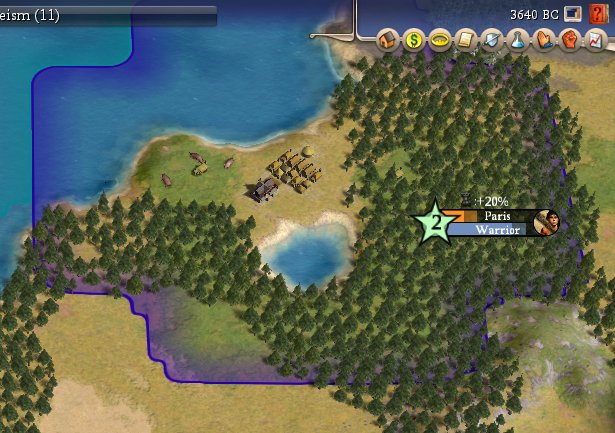Viewport: 615px width, 433px height.
Task: Click the research progress bar
Action: pyautogui.click(x=108, y=15)
